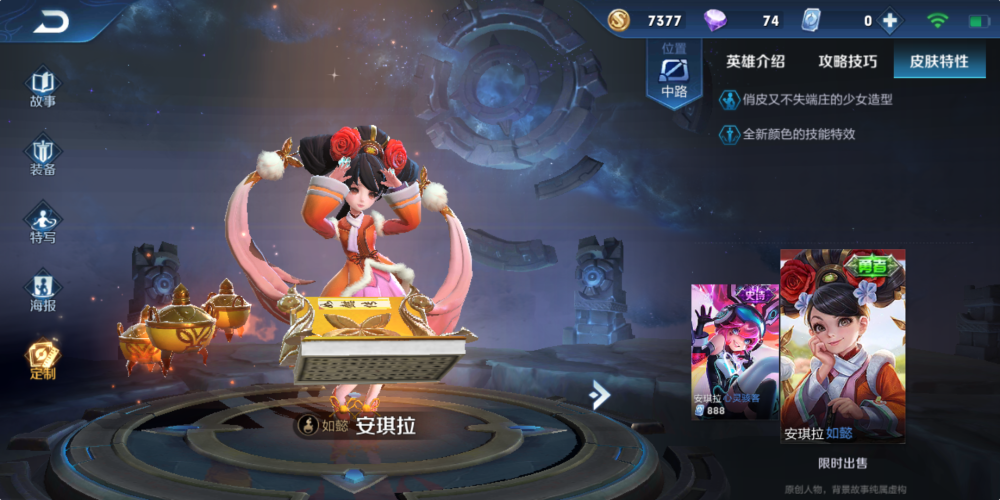Open the 故事 story section
The image size is (1000, 500).
tap(43, 87)
